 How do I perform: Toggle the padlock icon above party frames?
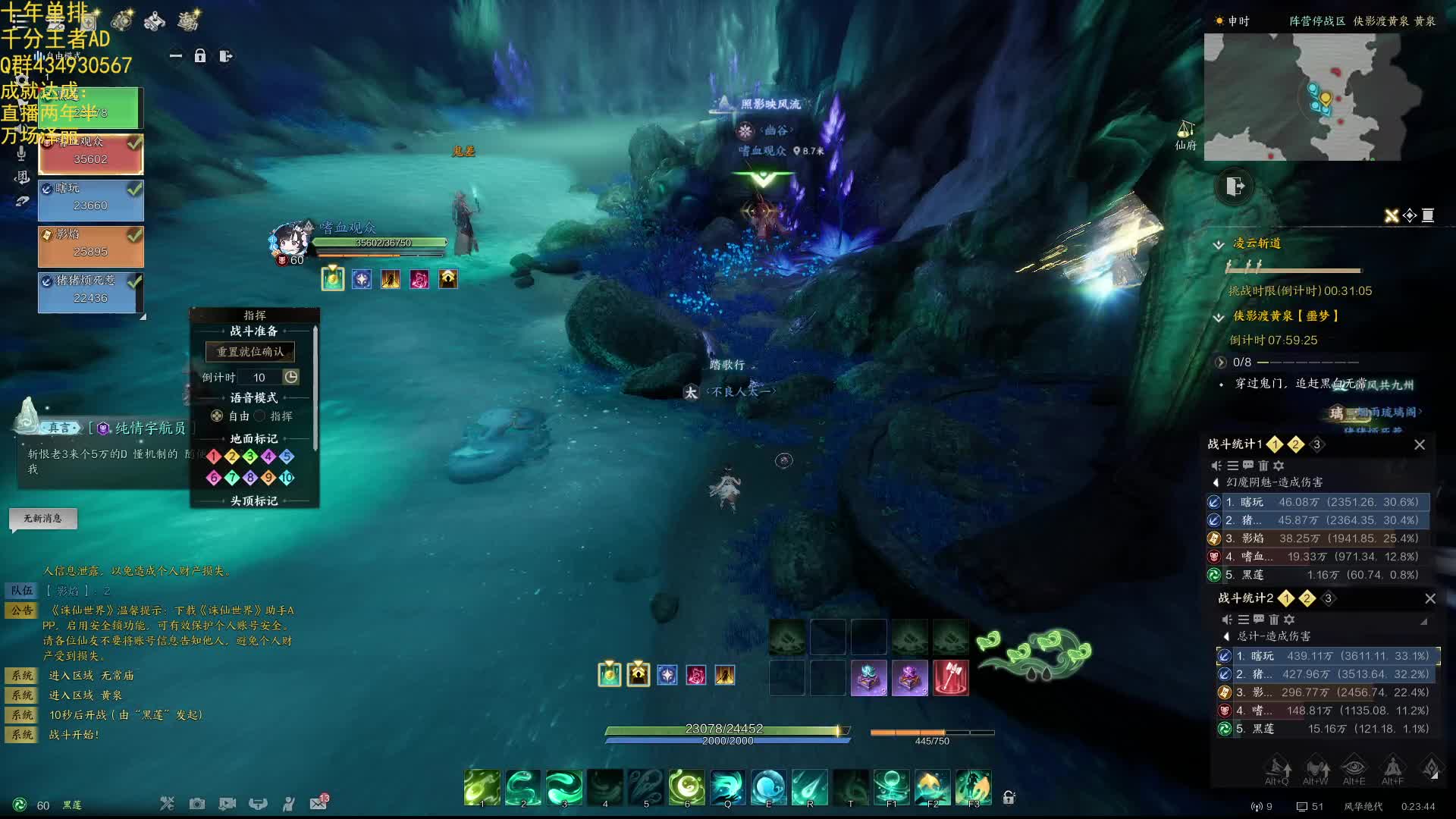click(200, 56)
